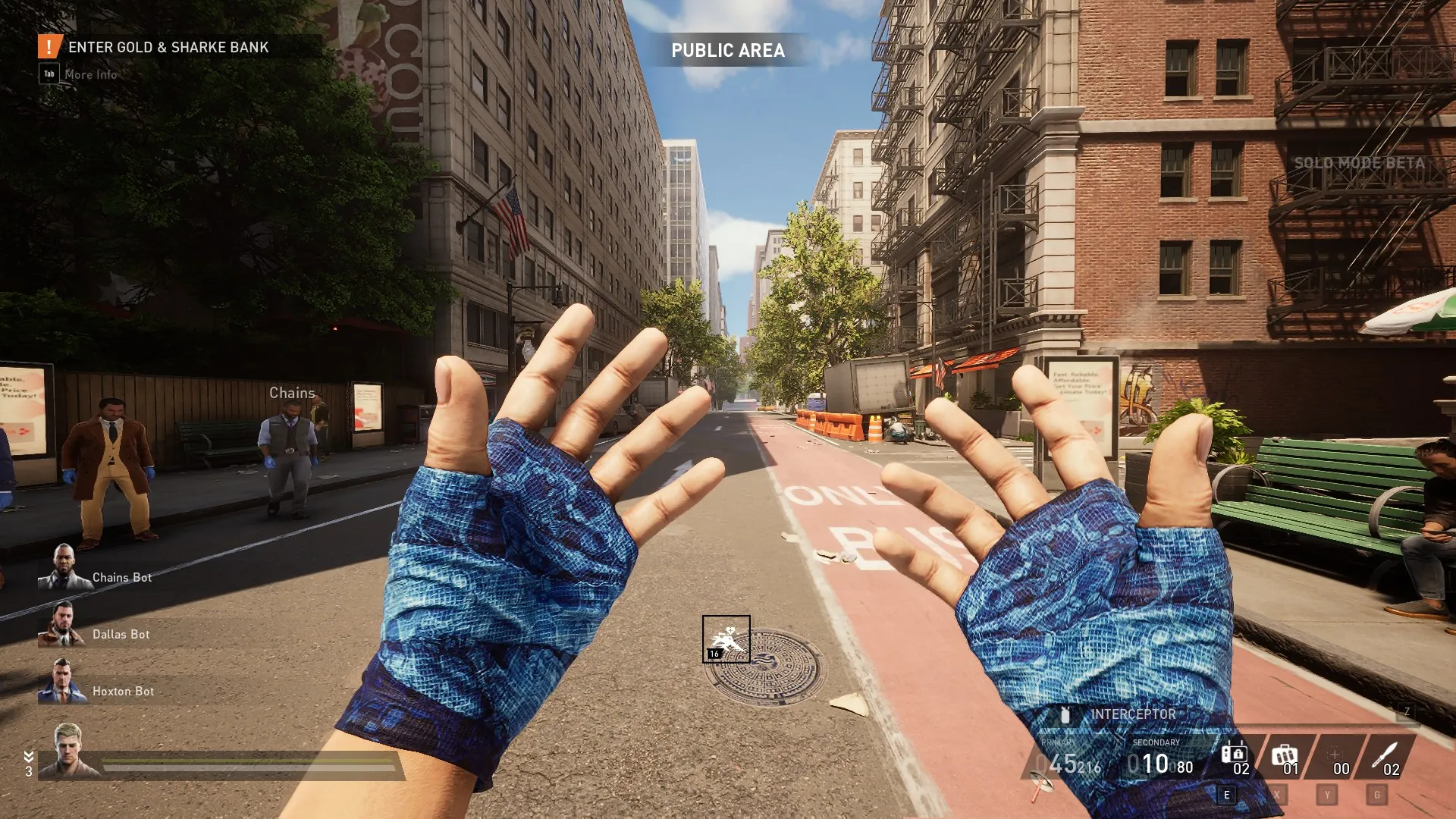Select the ENTER GOLD & SHARKE BANK objective
1456x819 pixels.
168,47
